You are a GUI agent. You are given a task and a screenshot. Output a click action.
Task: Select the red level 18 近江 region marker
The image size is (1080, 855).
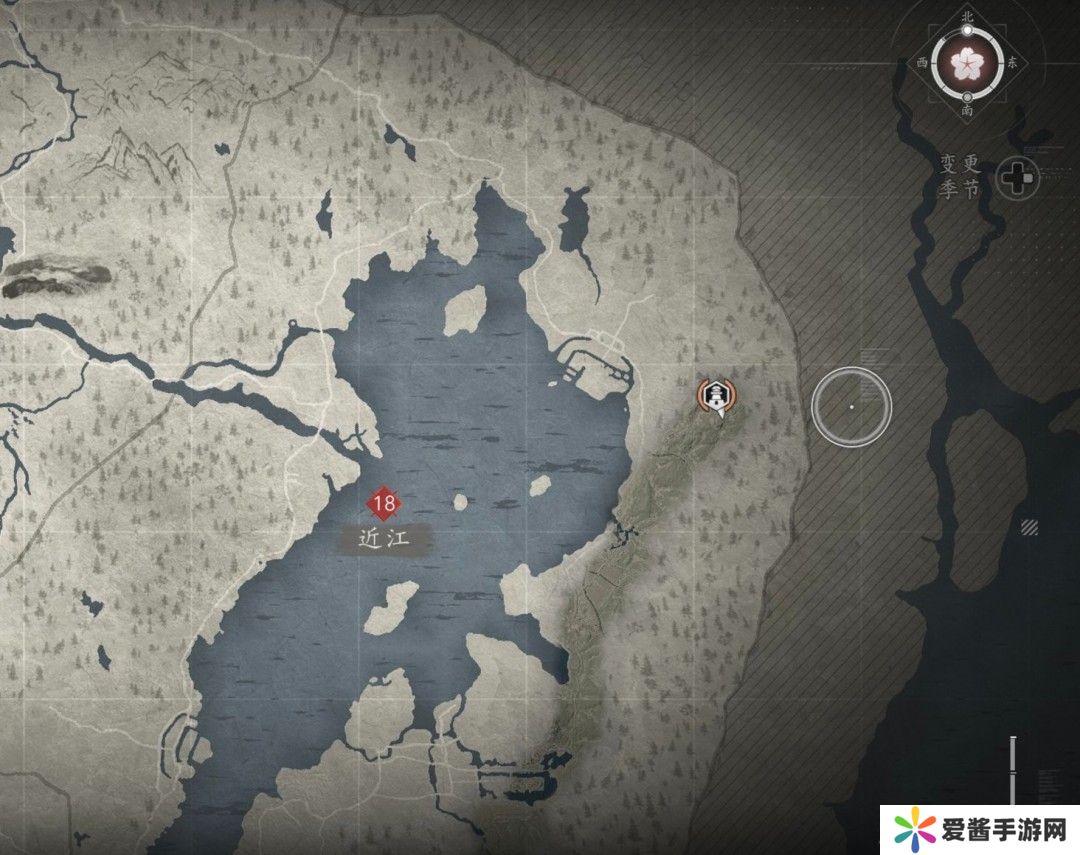[x=384, y=503]
